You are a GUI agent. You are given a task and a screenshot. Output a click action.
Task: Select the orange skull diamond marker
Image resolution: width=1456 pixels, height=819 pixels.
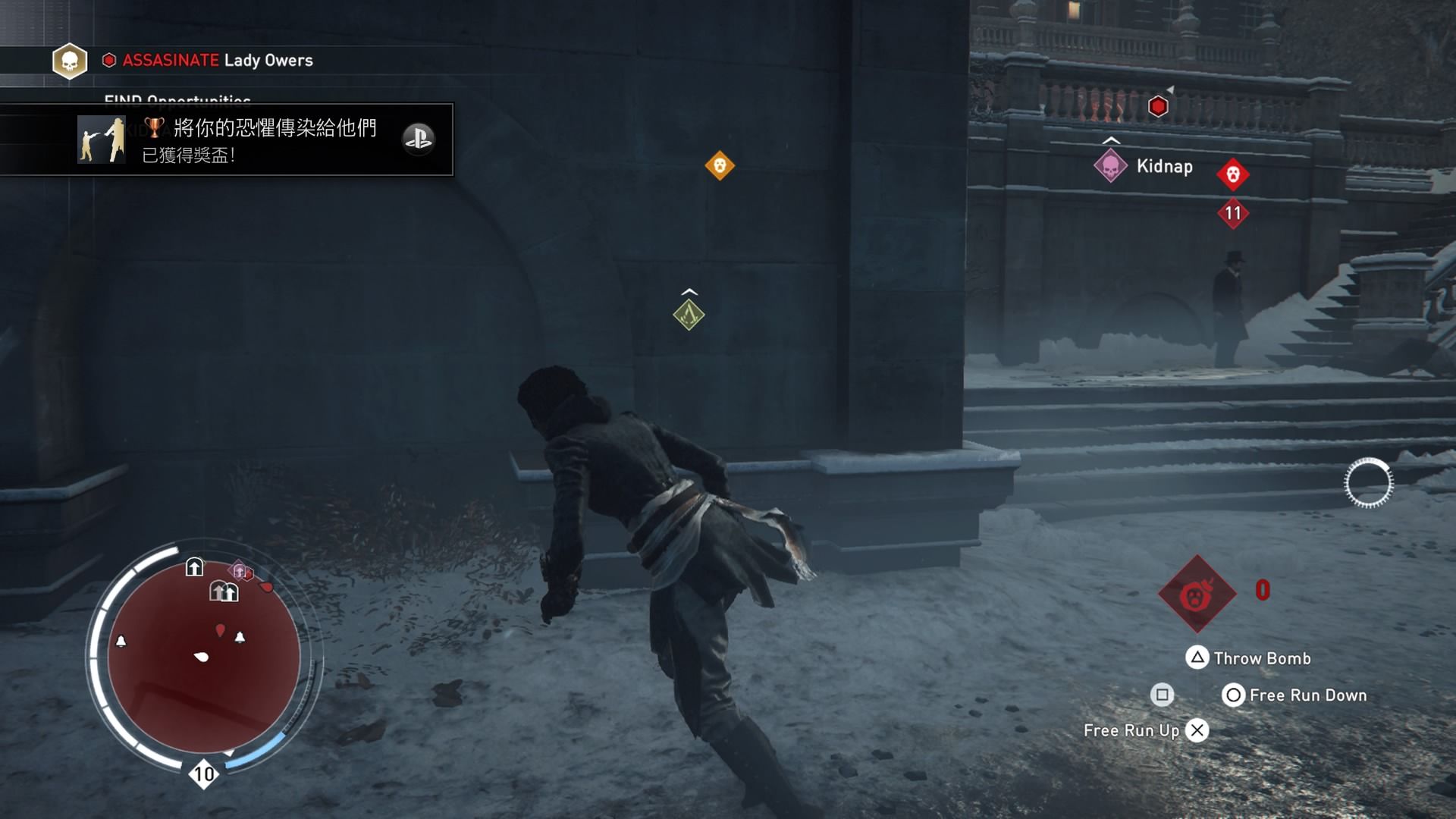(x=720, y=165)
